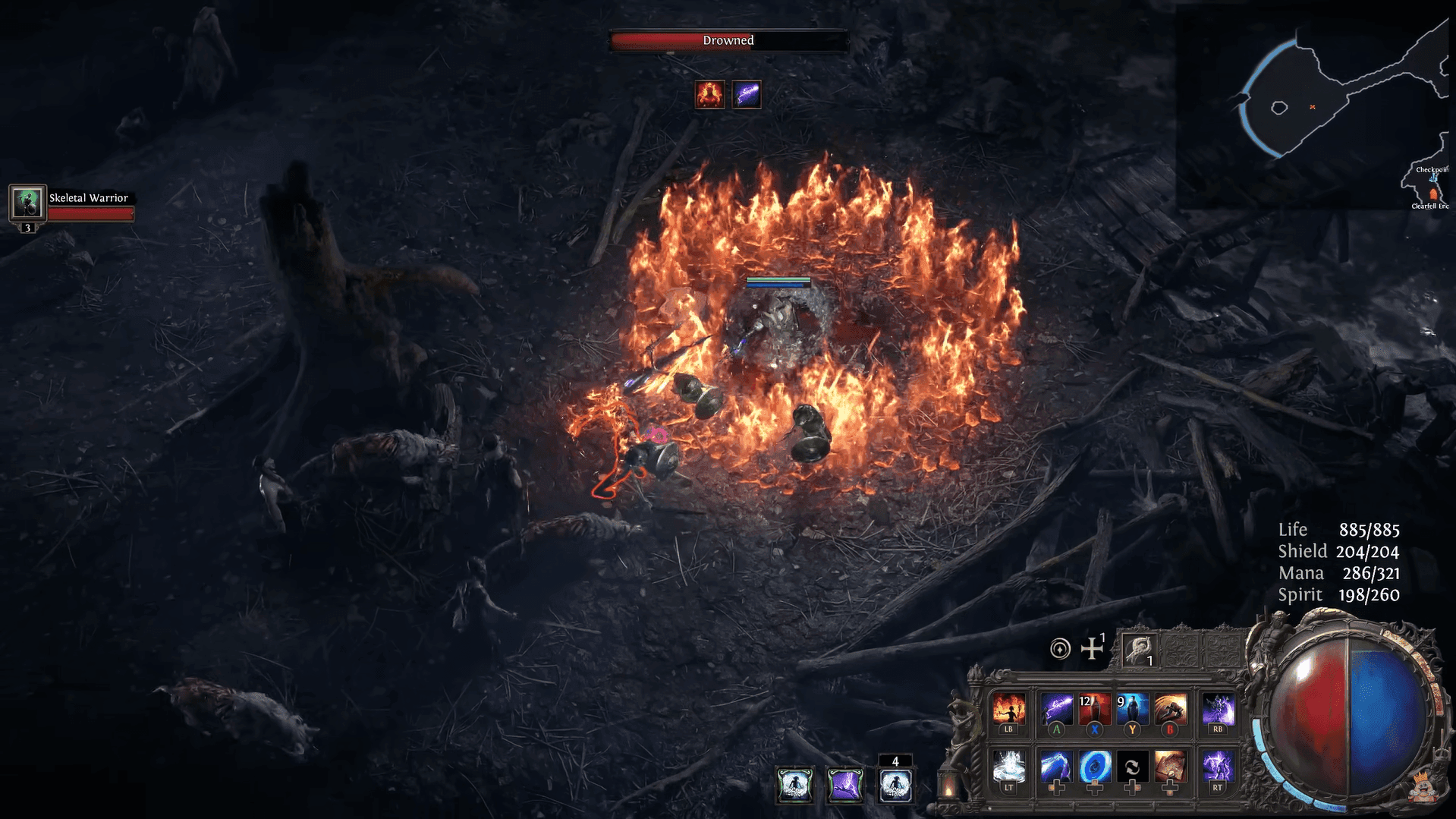This screenshot has width=1456, height=819.
Task: Click the Clearfell label under the minimap
Action: 1430,206
